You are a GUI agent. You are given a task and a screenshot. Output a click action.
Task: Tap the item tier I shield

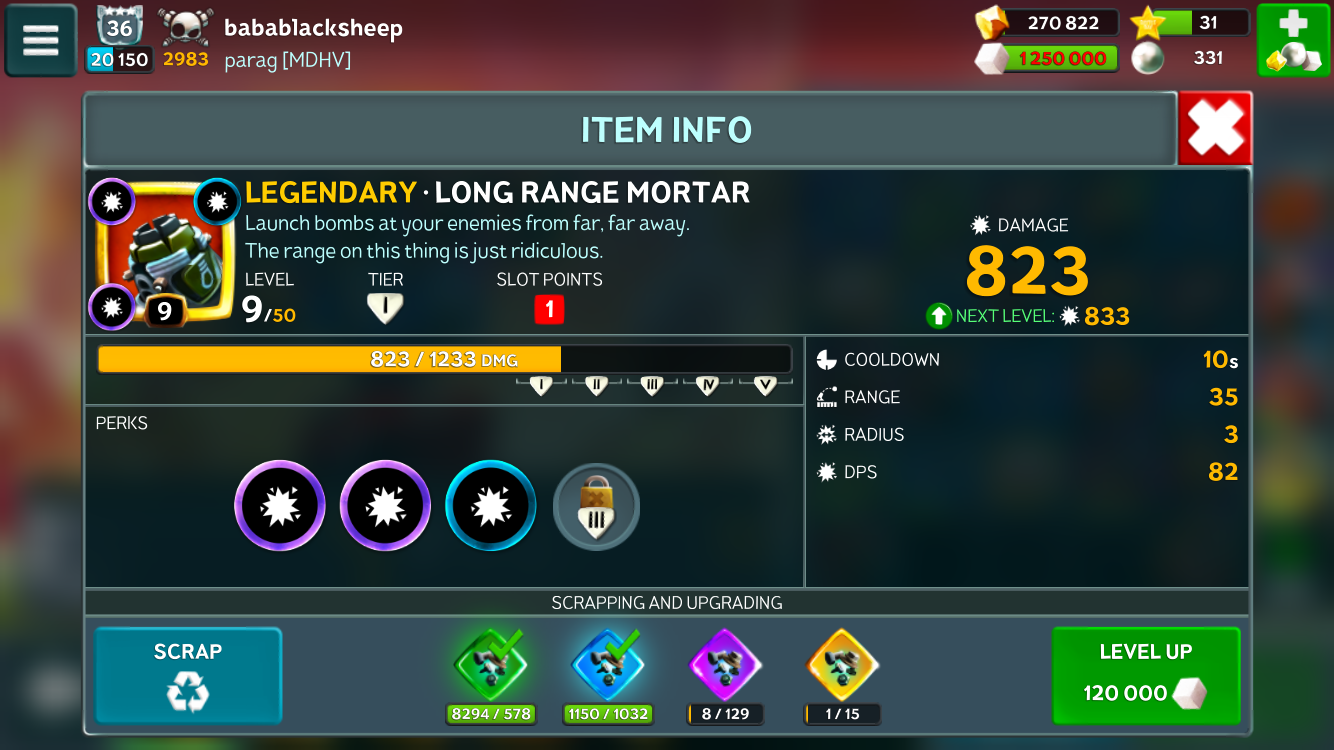coord(385,309)
